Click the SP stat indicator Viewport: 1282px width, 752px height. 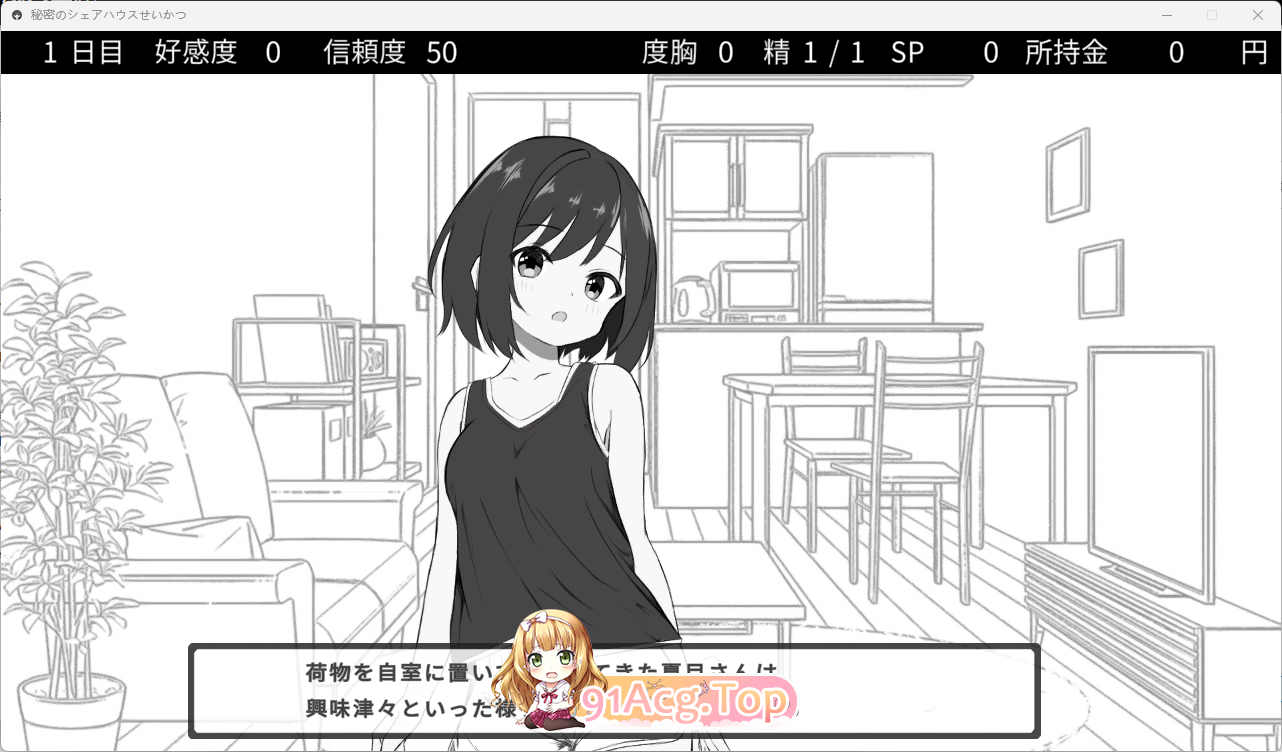click(x=908, y=52)
